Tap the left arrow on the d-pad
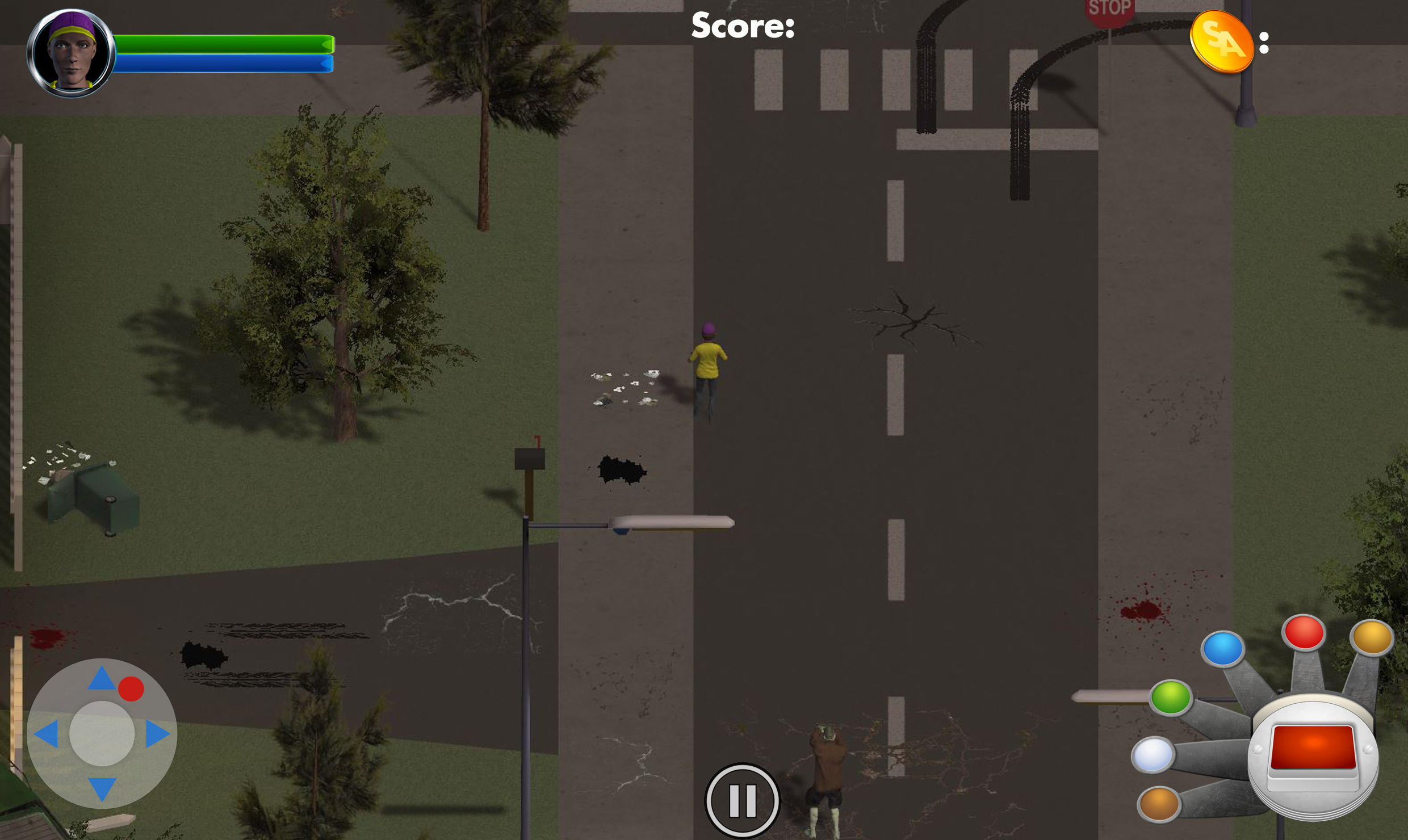This screenshot has height=840, width=1408. [x=47, y=734]
